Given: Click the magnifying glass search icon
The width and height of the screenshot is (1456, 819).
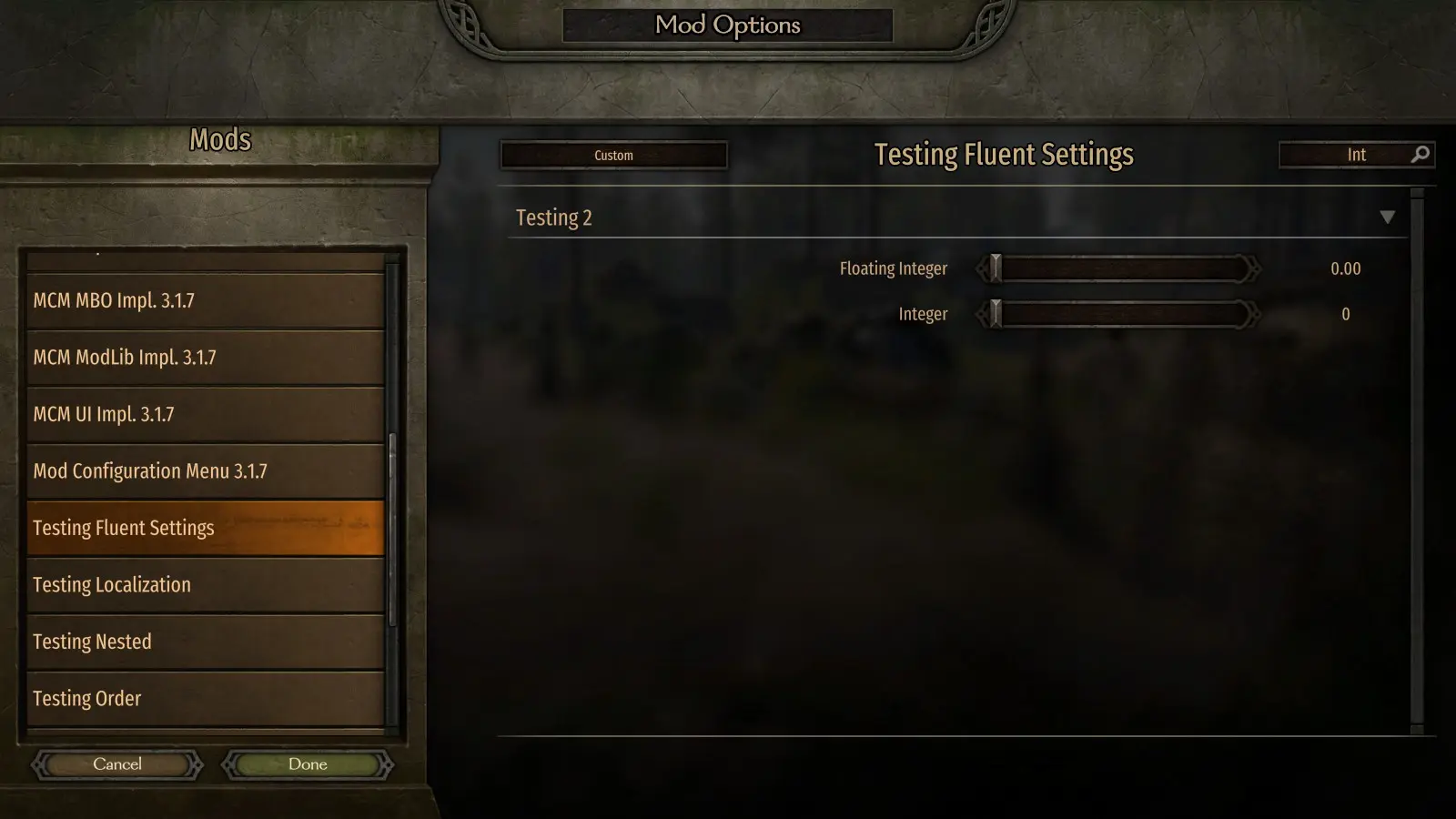Looking at the screenshot, I should [x=1420, y=155].
